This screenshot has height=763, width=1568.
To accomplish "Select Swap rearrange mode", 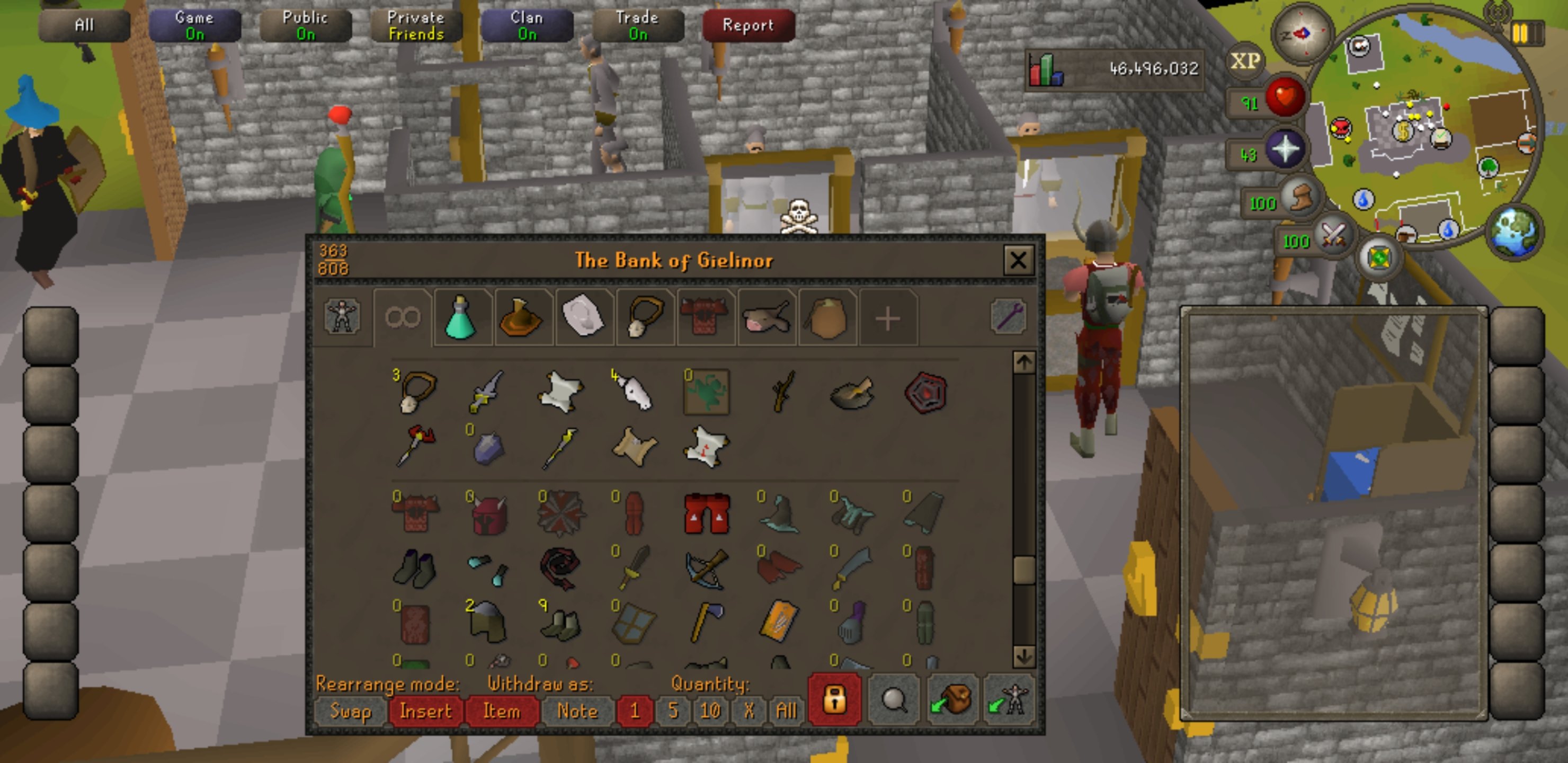I will [350, 711].
